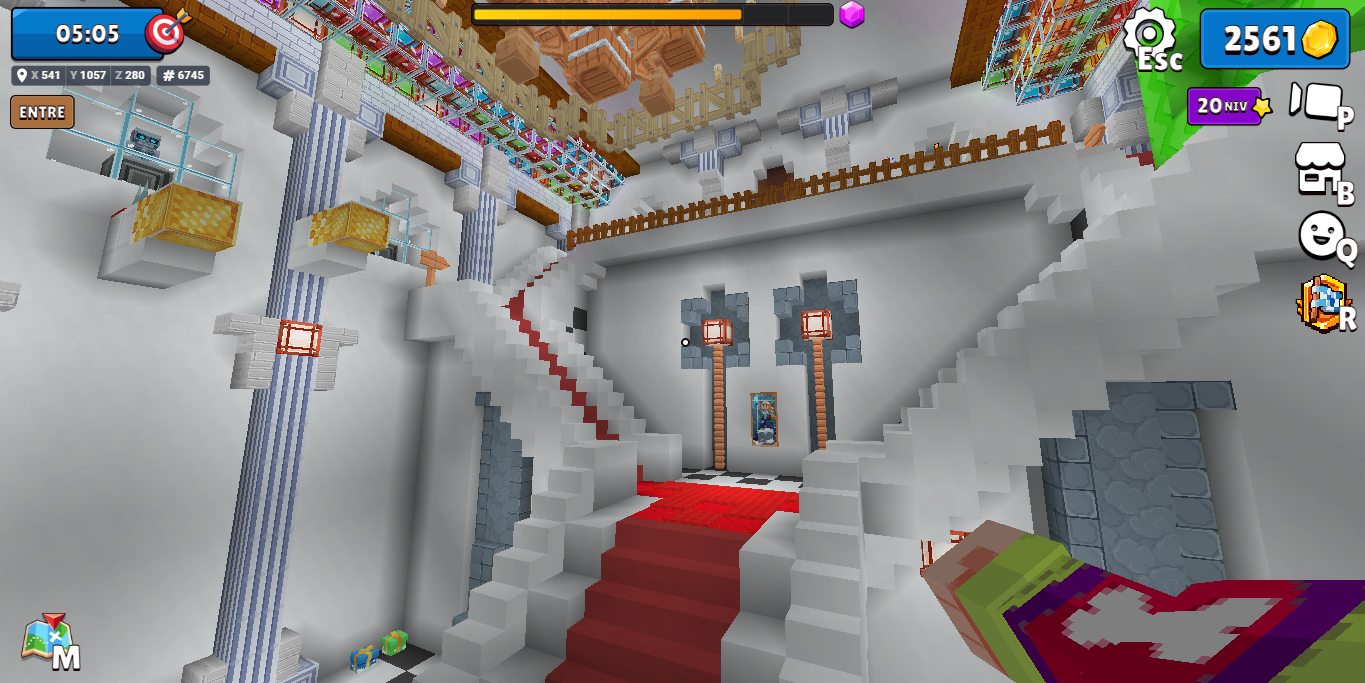Open the hexagonal reward badge icon
The width and height of the screenshot is (1365, 683).
[1322, 303]
